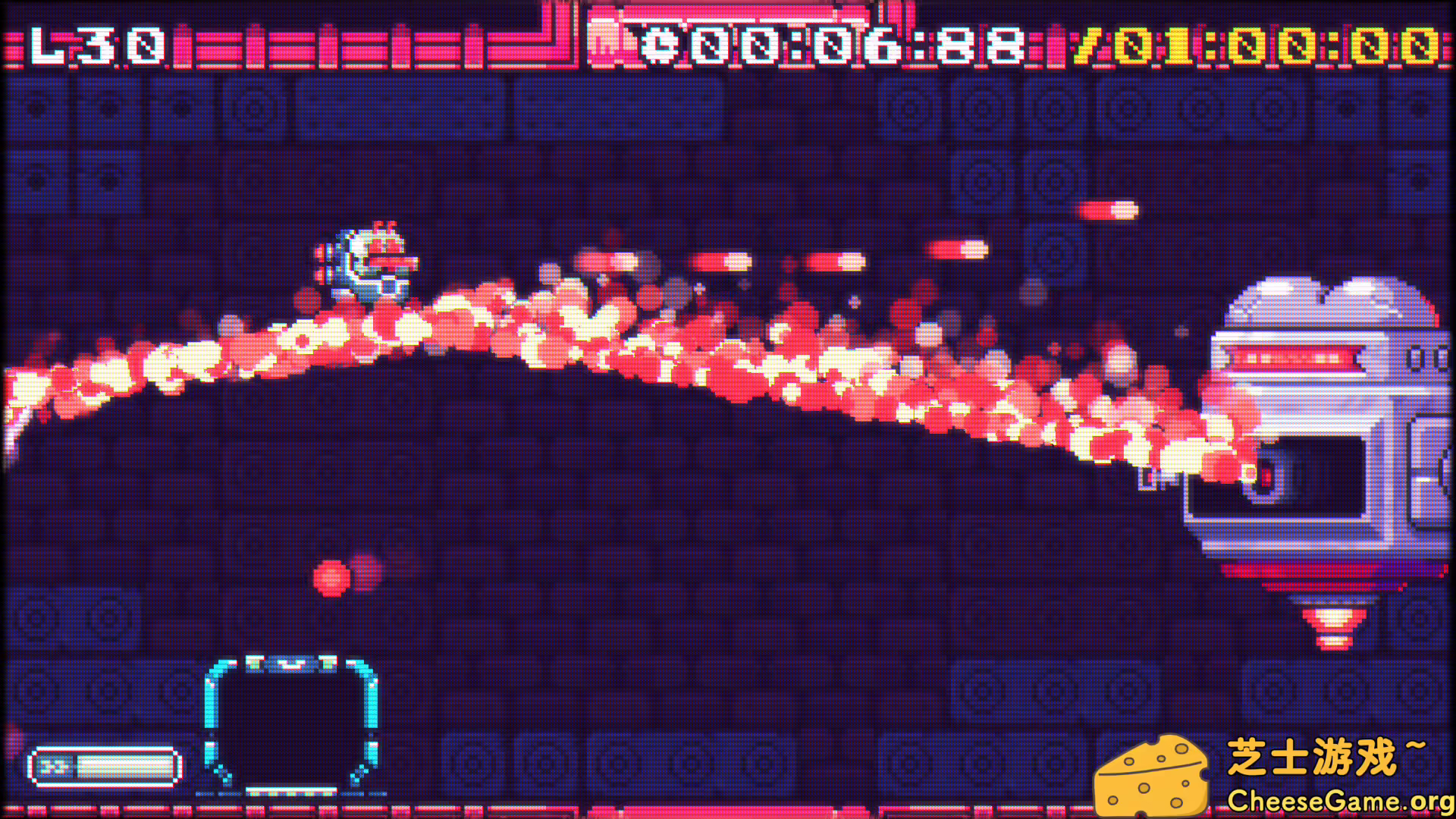Click the red projectile flying near the top right
This screenshot has height=819, width=1456.
tap(1111, 209)
